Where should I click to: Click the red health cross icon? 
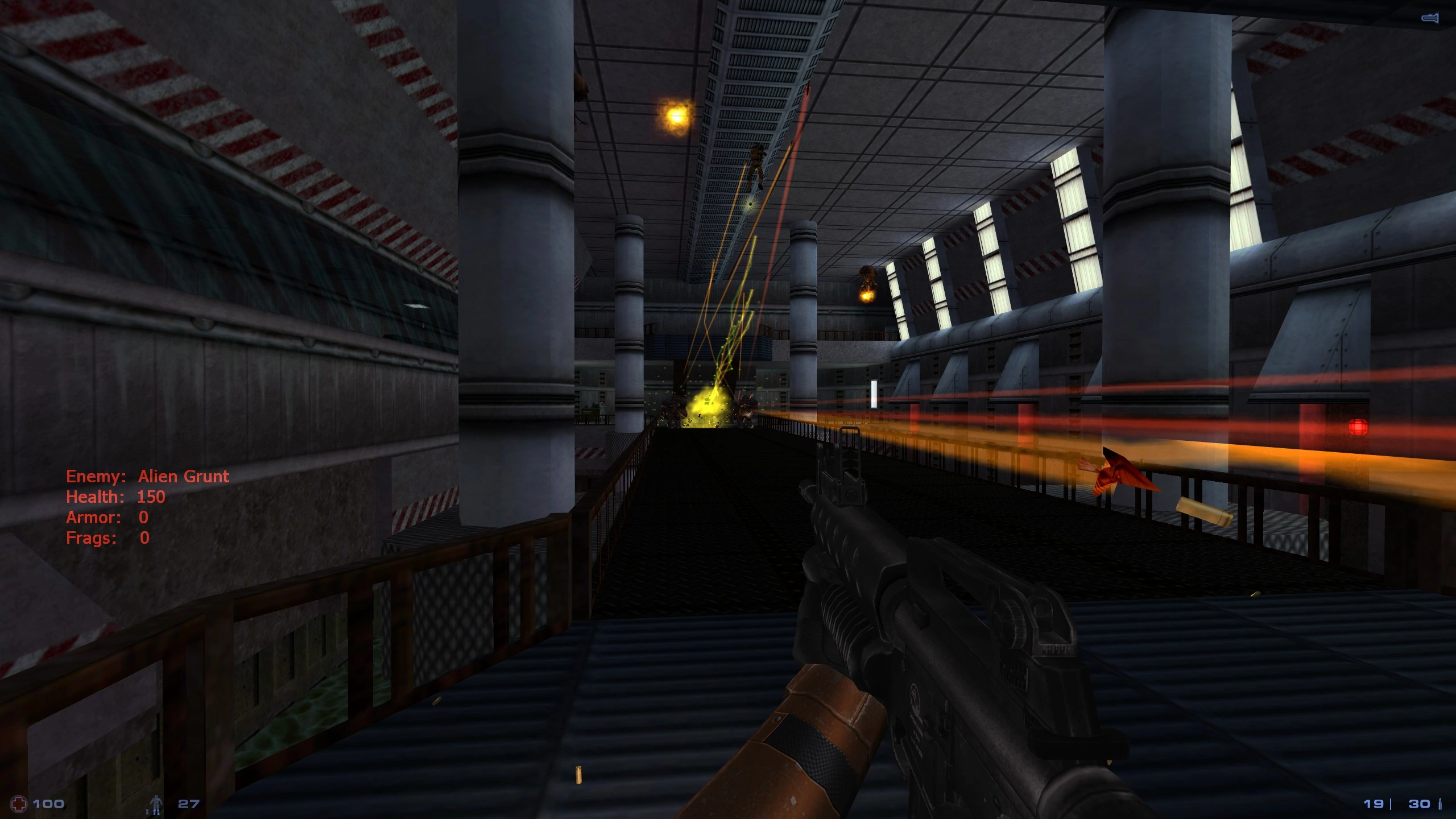click(19, 804)
